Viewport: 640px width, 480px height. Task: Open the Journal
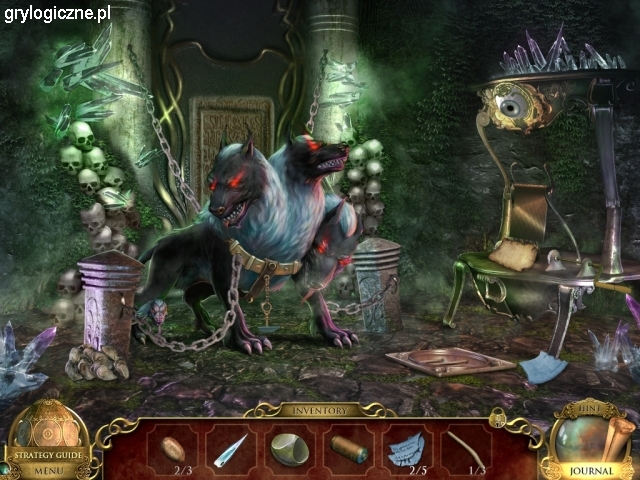coord(591,469)
